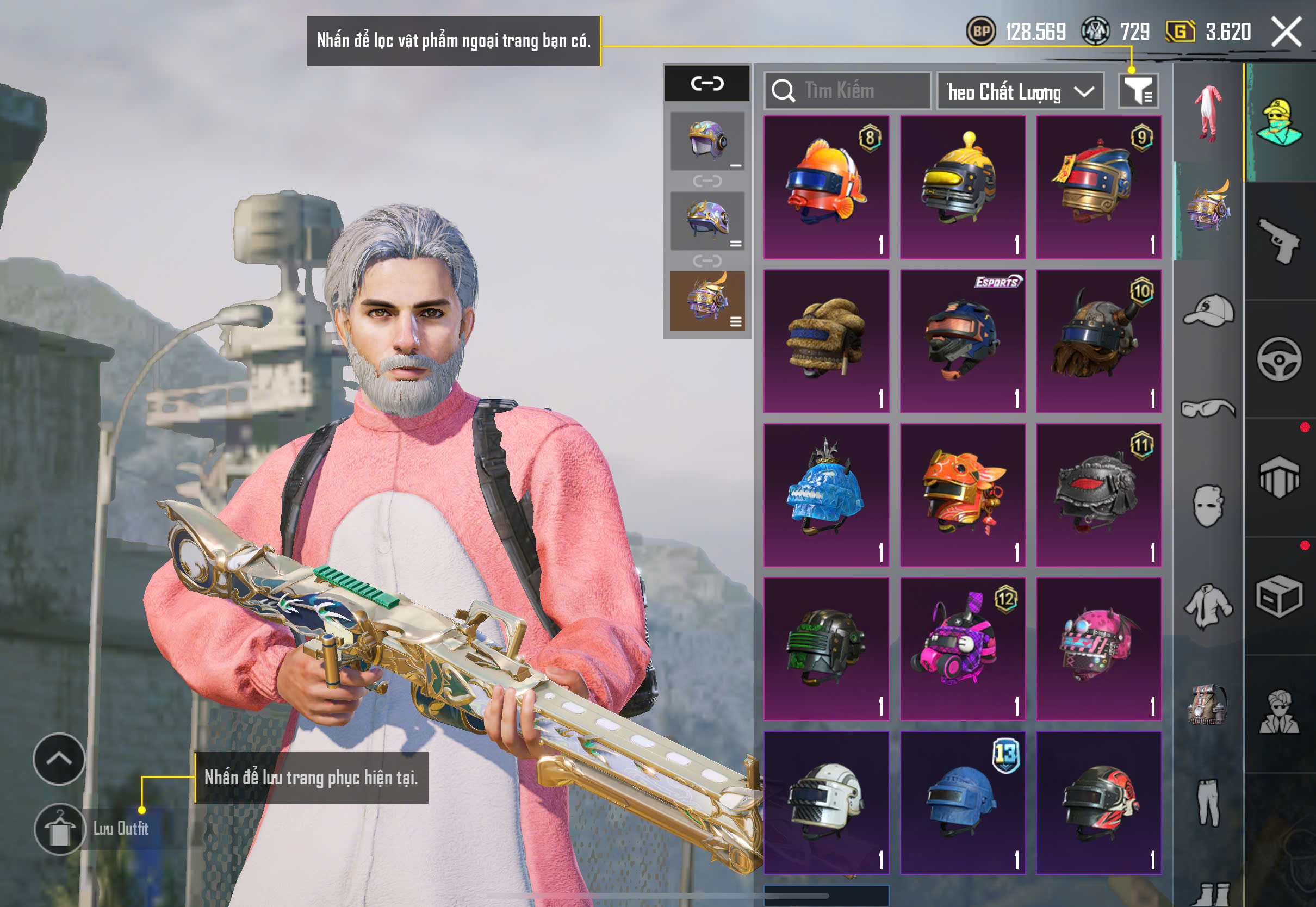This screenshot has width=1316, height=907.
Task: Open the Theo Chất Lượng sort dropdown
Action: 1020,91
